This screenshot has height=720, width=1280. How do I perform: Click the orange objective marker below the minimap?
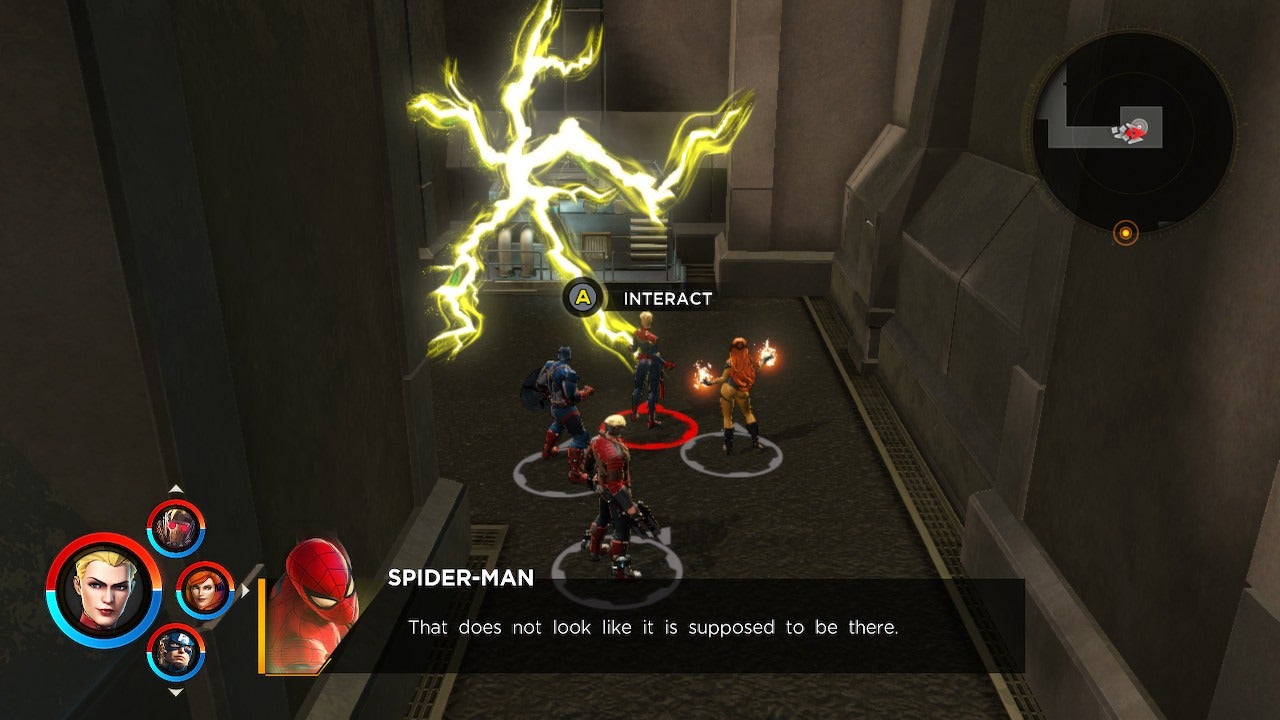1126,231
